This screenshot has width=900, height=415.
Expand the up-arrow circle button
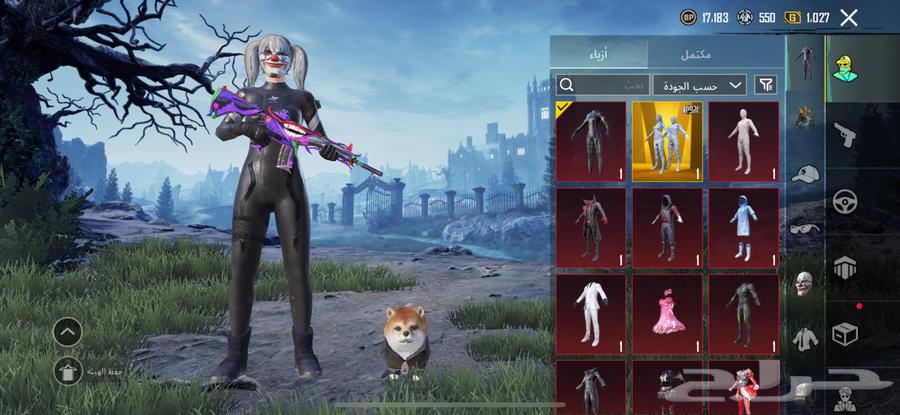click(x=68, y=331)
